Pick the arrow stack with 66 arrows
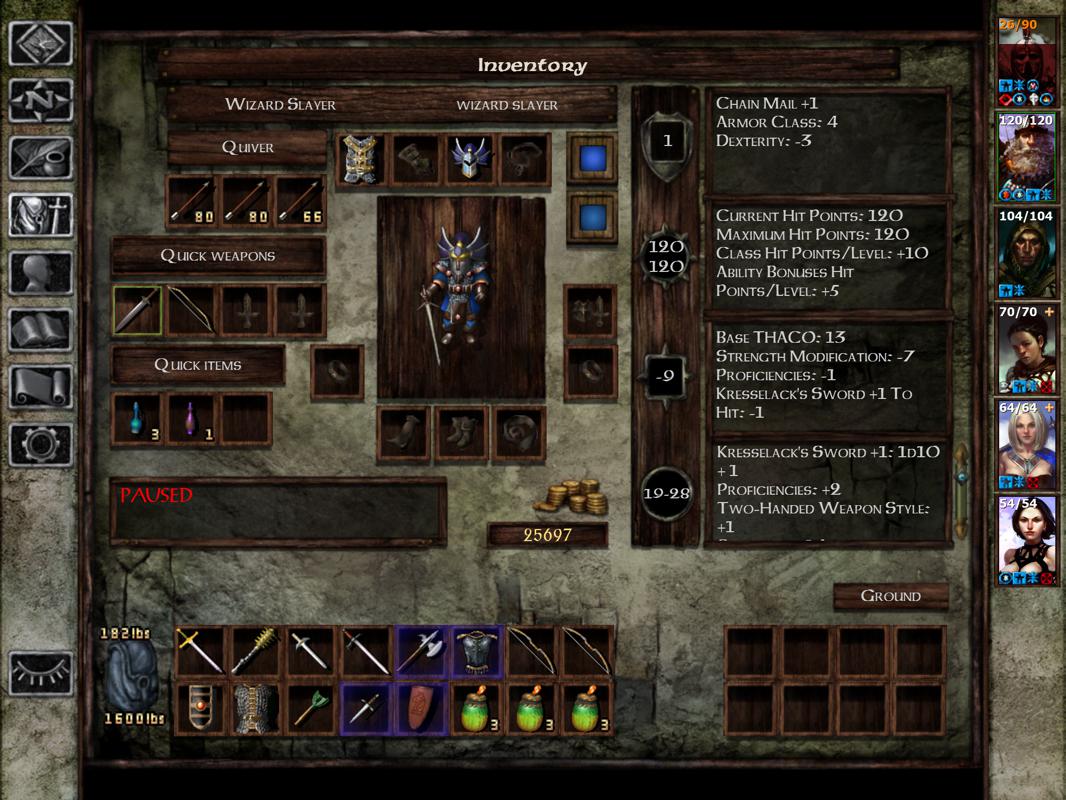Image resolution: width=1066 pixels, height=800 pixels. coord(301,202)
